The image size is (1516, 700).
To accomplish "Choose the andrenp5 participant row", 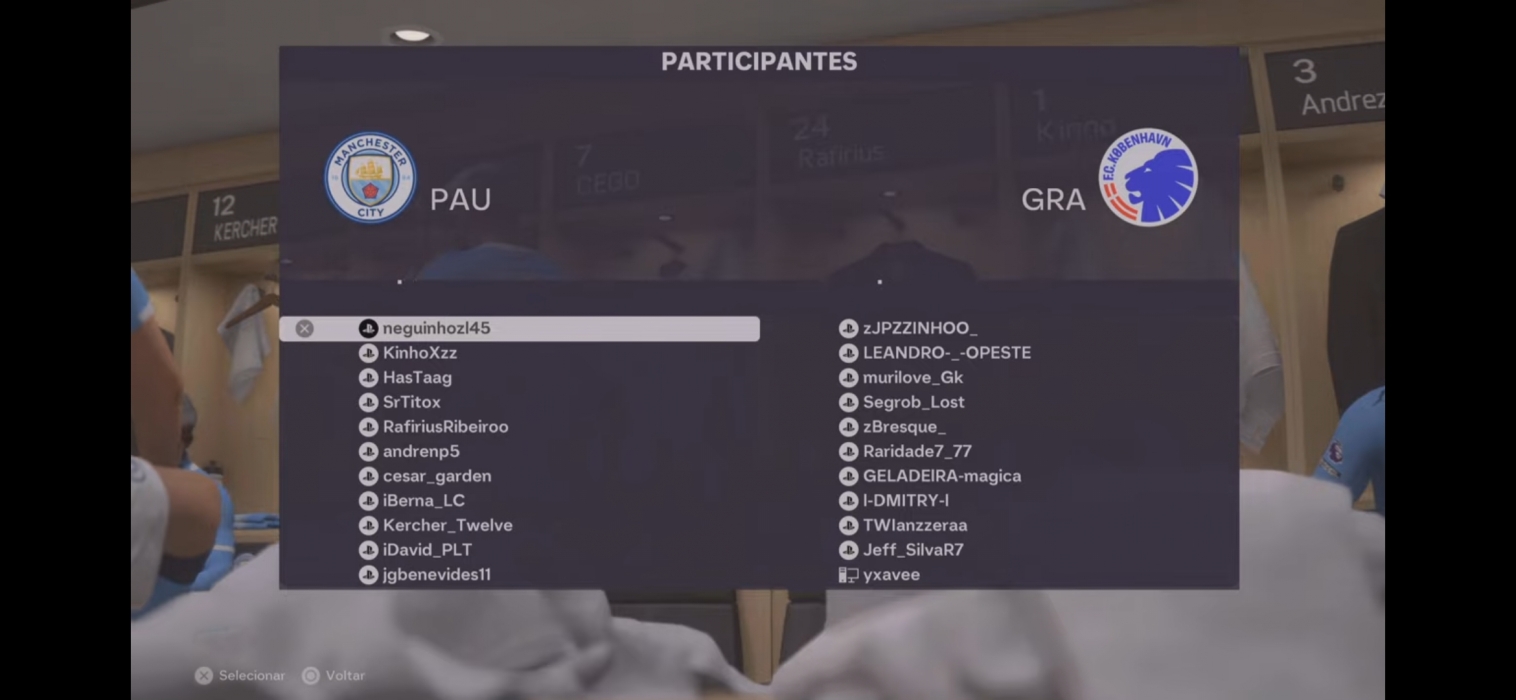I will (x=421, y=452).
